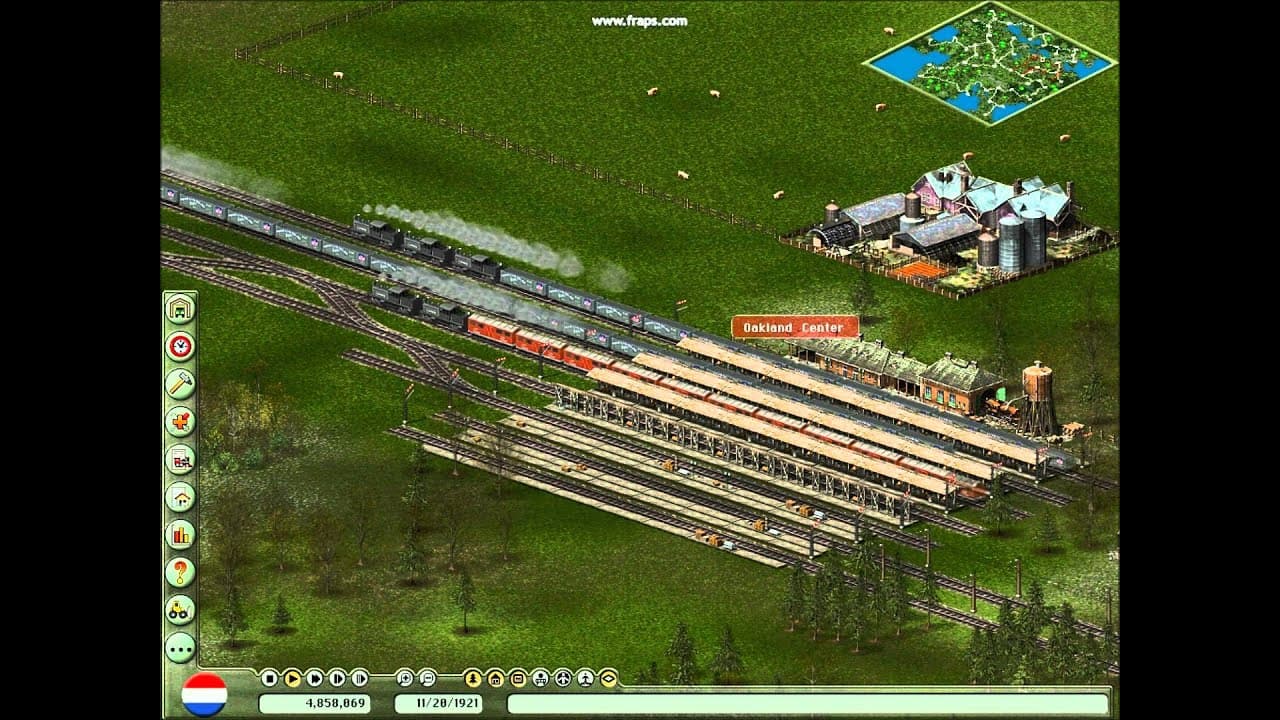
Task: Open the statistics bar-chart icon
Action: (180, 534)
